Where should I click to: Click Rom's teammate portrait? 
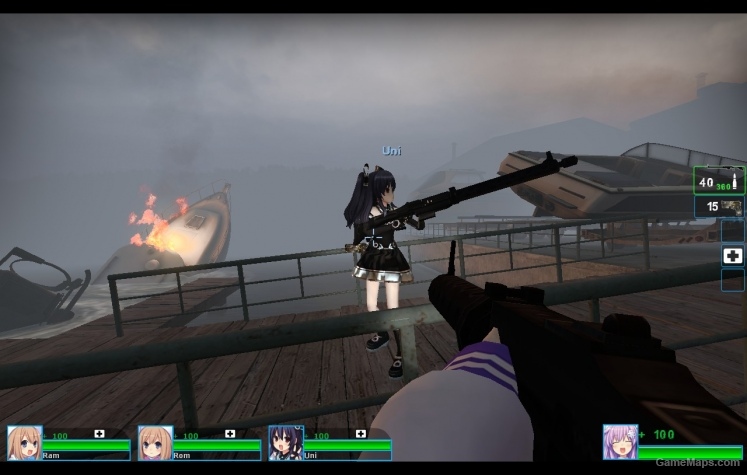coord(155,443)
